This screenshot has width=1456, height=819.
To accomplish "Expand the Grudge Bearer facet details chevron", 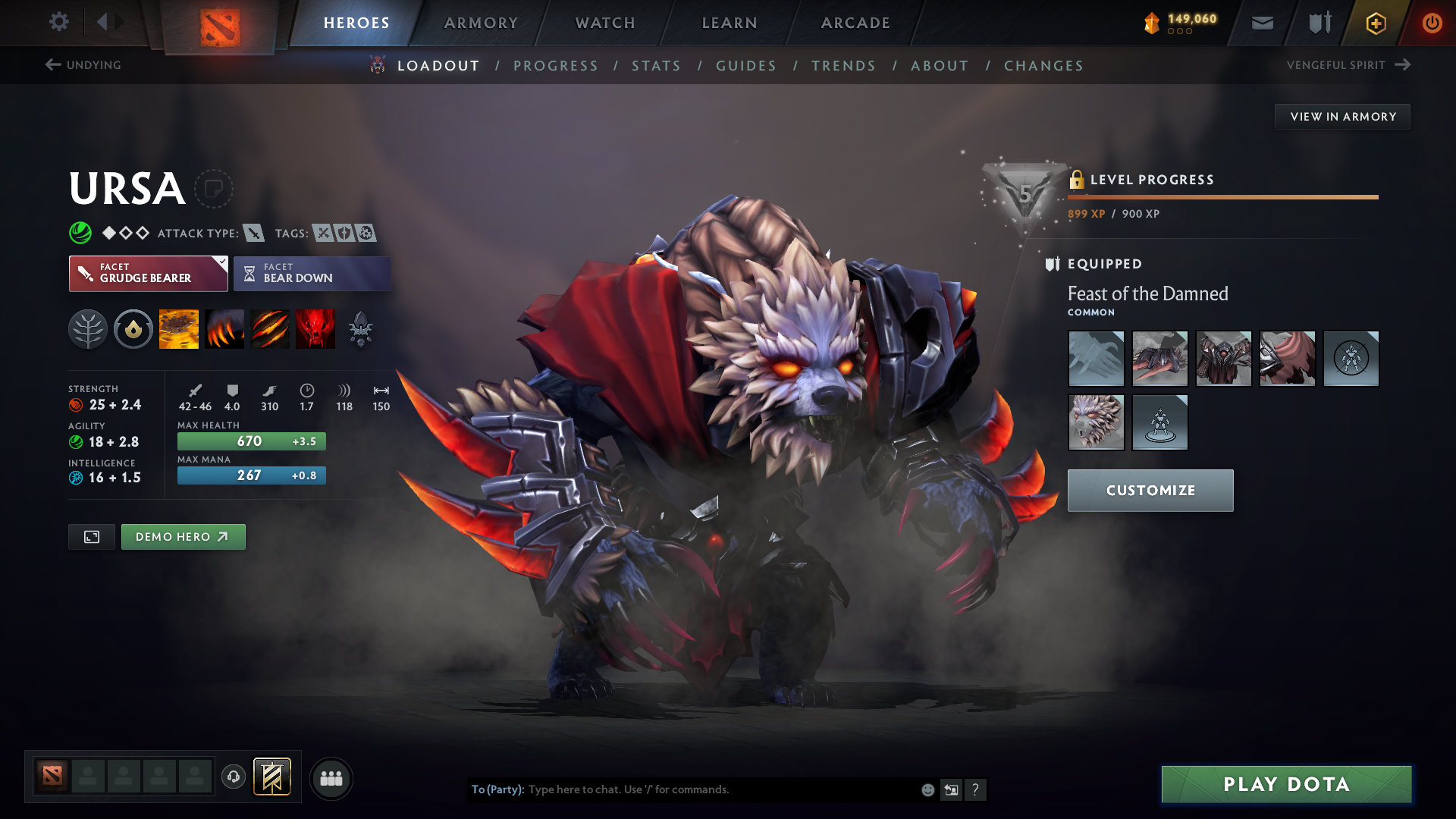I will [x=221, y=262].
